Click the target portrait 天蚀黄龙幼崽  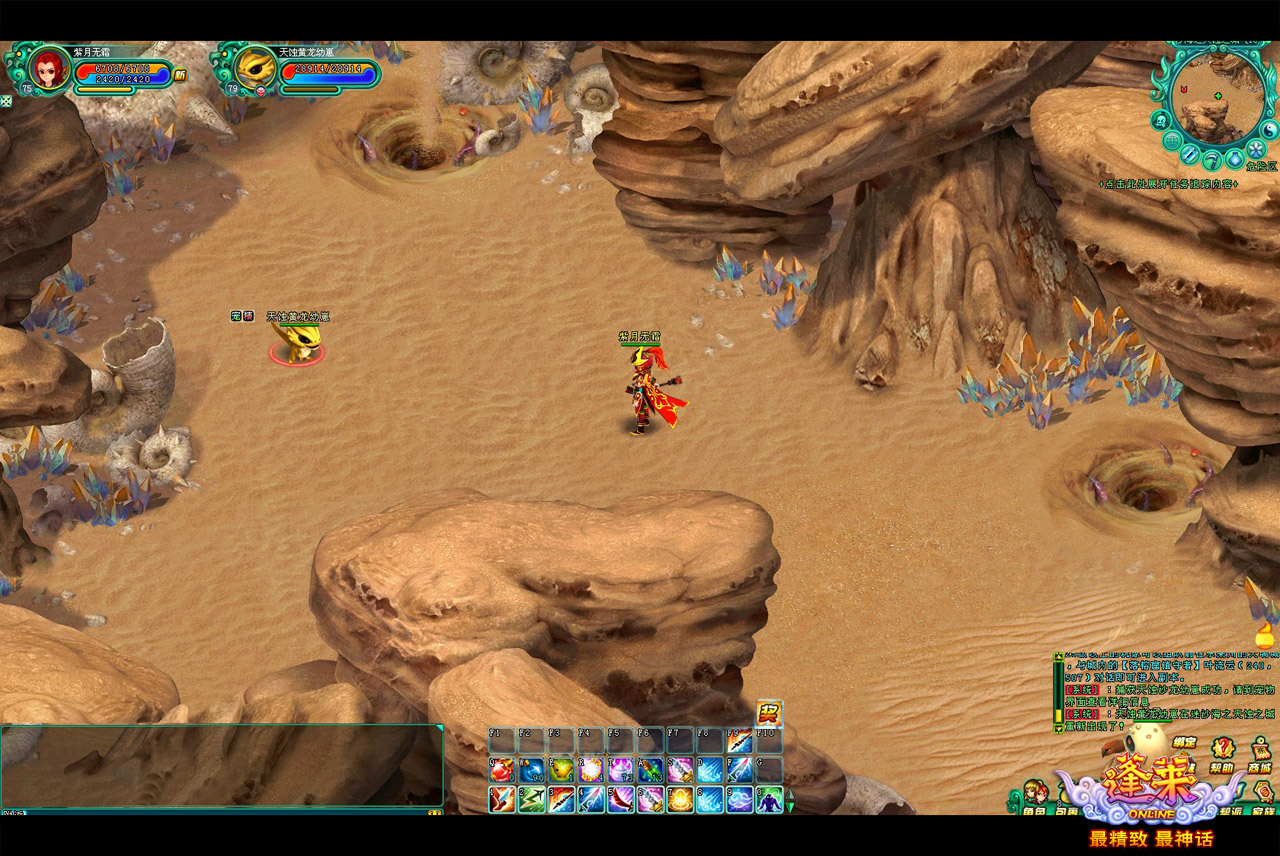[255, 69]
